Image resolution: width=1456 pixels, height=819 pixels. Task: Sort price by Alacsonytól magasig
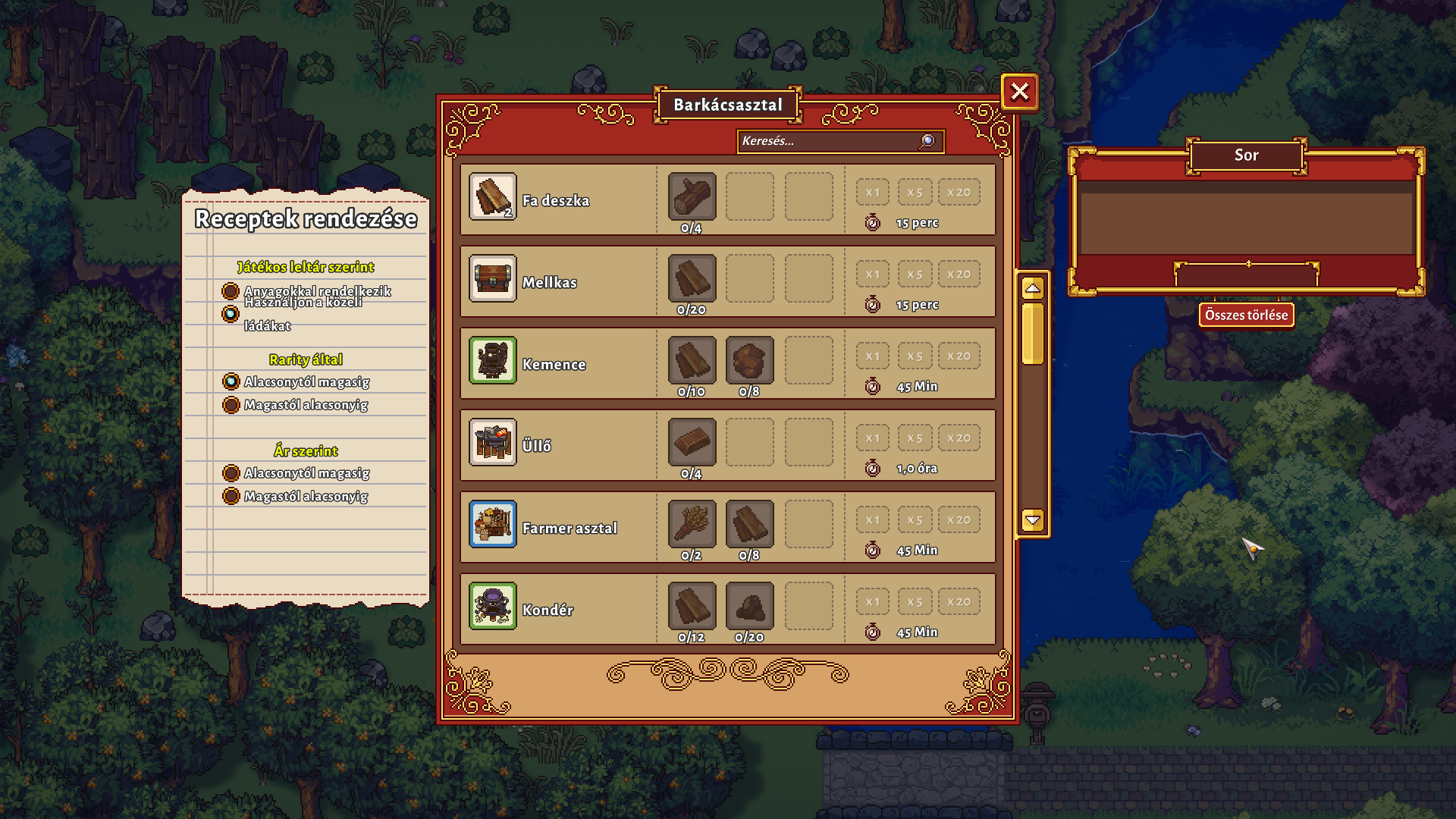click(x=231, y=473)
